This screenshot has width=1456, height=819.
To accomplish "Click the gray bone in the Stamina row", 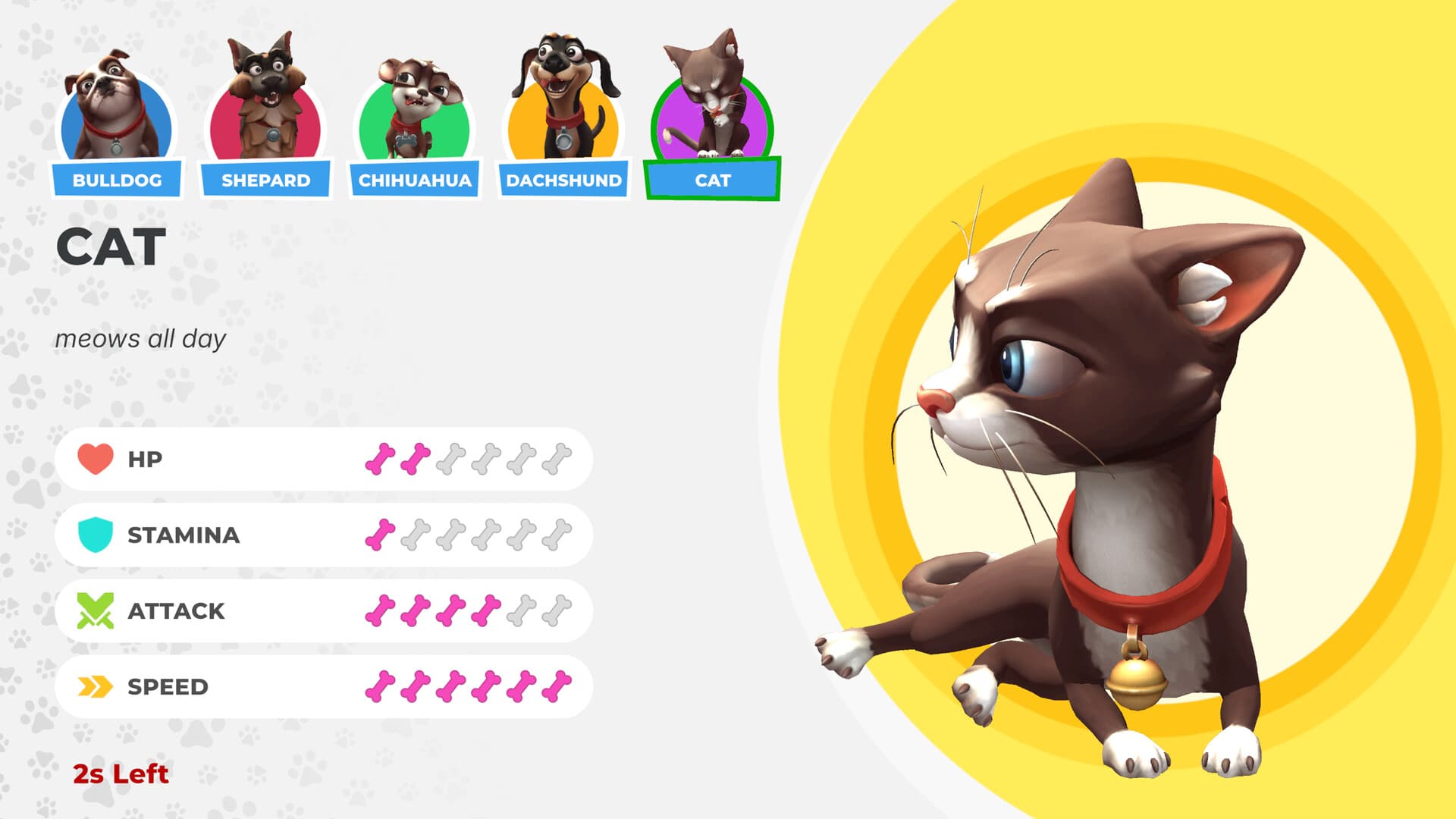I will (x=417, y=535).
